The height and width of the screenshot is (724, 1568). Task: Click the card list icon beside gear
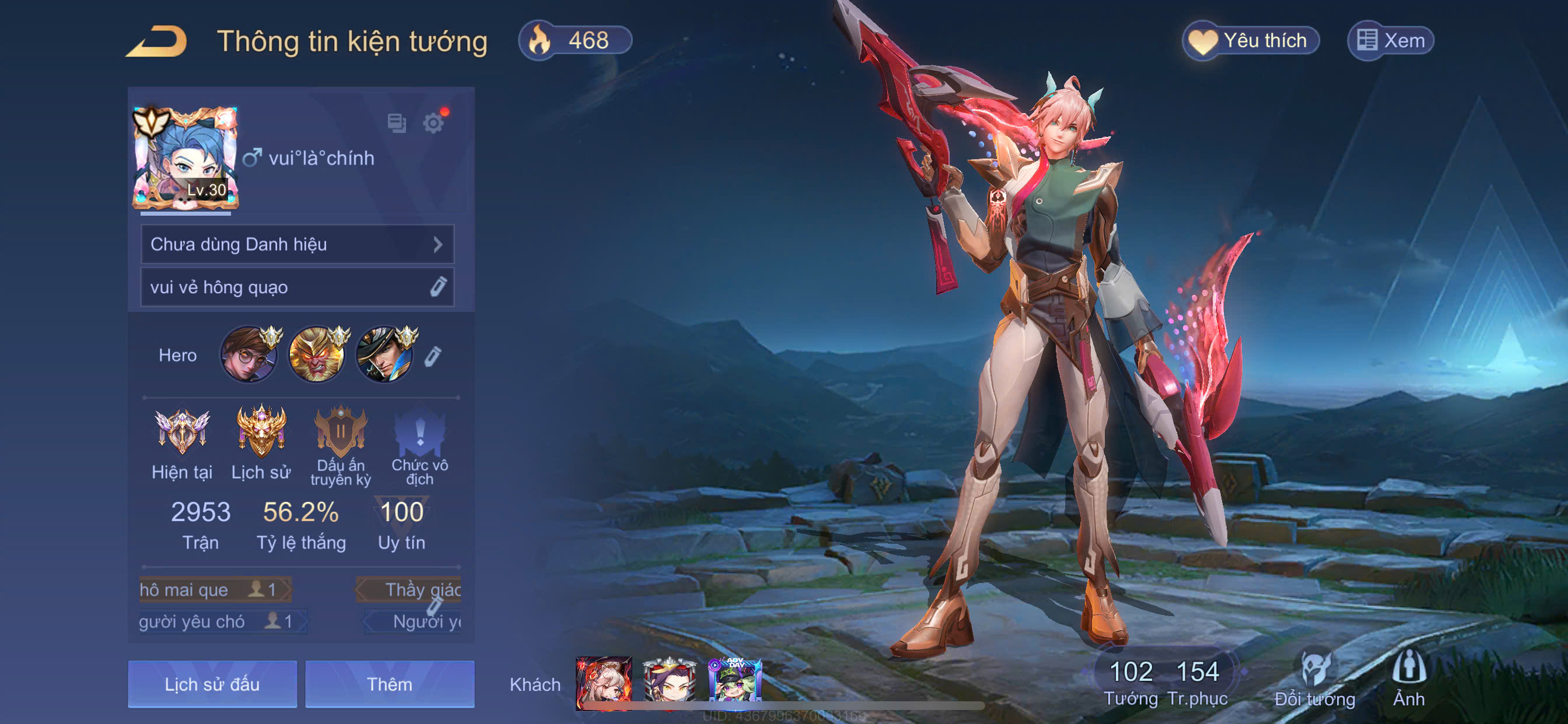click(x=397, y=124)
